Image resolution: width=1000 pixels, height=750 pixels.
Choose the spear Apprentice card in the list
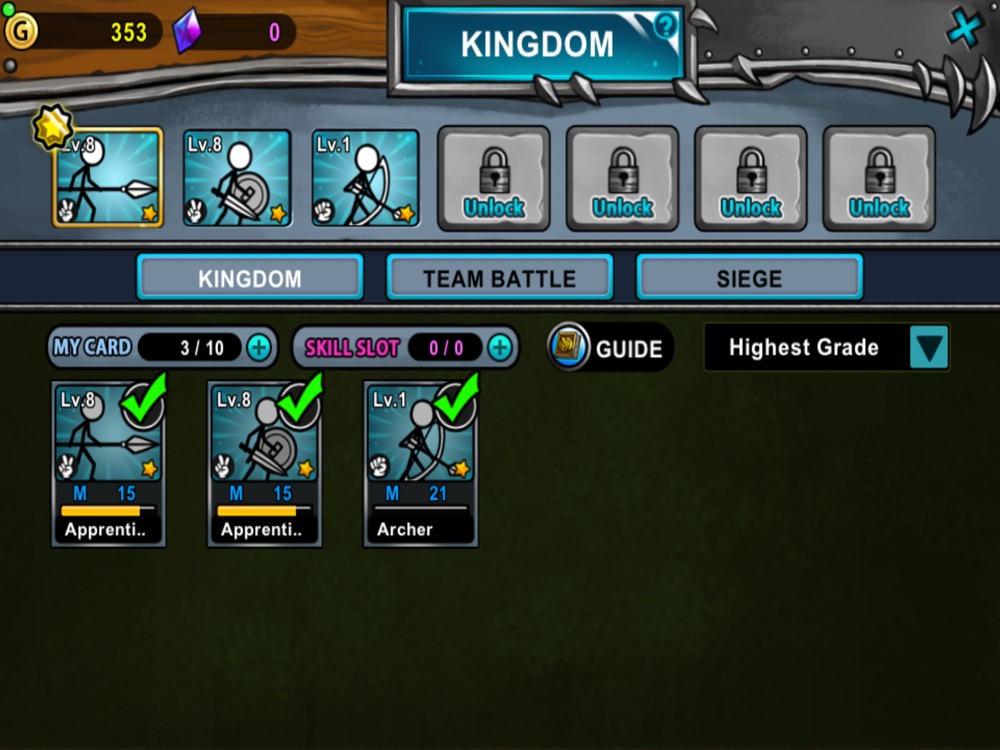click(x=108, y=464)
